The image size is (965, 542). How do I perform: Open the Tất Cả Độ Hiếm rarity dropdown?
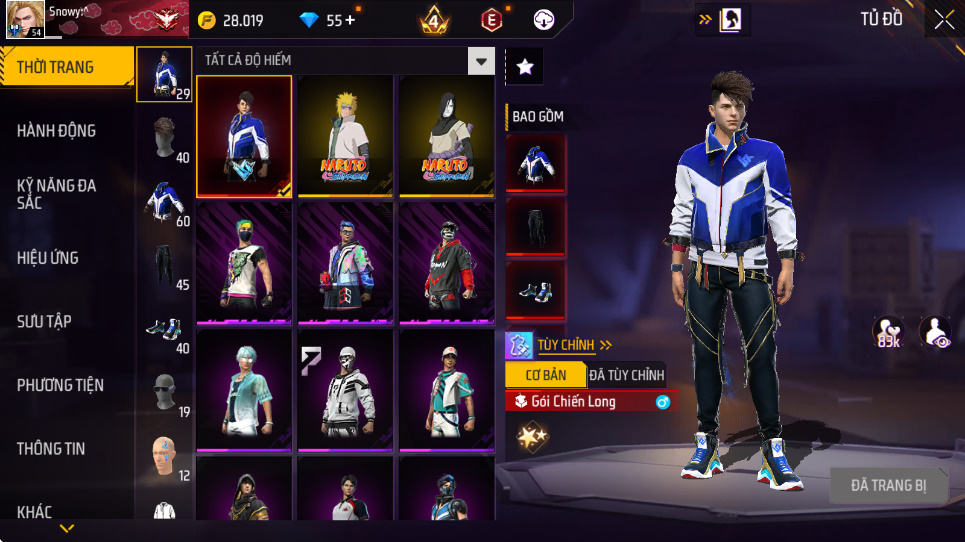pos(482,61)
